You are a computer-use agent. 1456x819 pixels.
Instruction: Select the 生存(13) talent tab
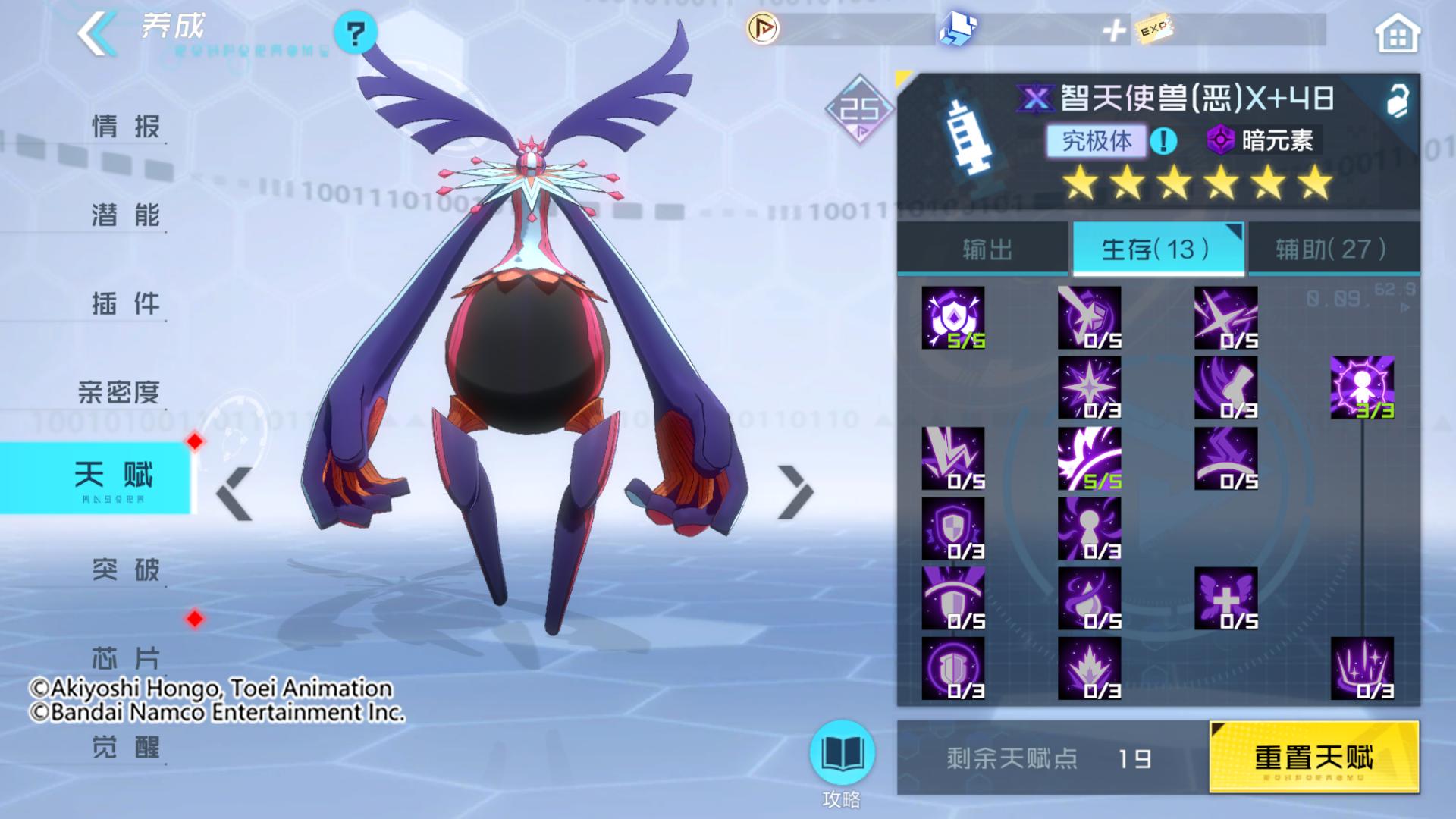[1156, 249]
